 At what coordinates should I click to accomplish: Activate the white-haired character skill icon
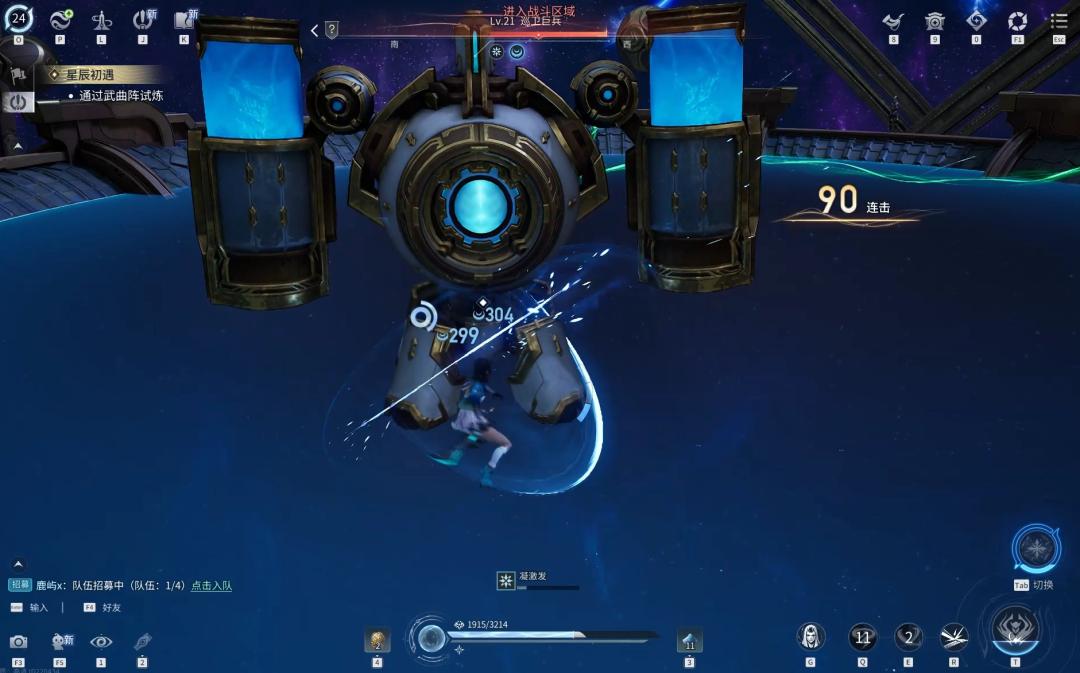pyautogui.click(x=810, y=636)
